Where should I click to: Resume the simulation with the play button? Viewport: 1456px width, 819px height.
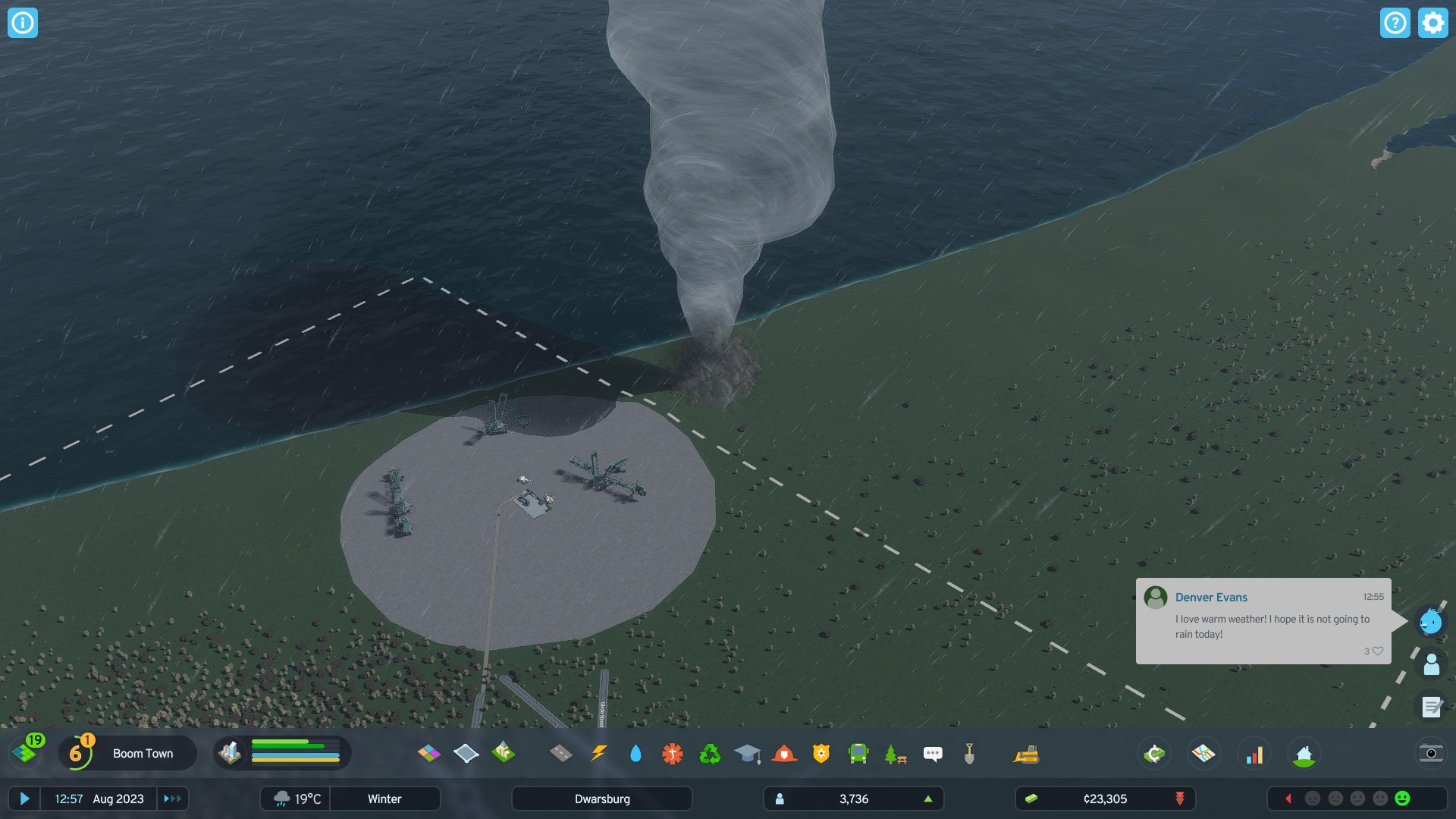click(24, 799)
